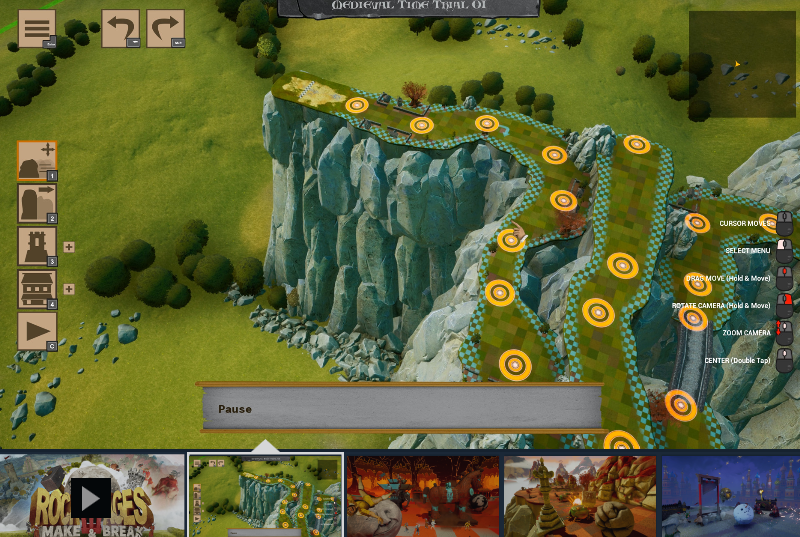The image size is (800, 537).
Task: Select the move terrain tool
Action: pos(37,203)
